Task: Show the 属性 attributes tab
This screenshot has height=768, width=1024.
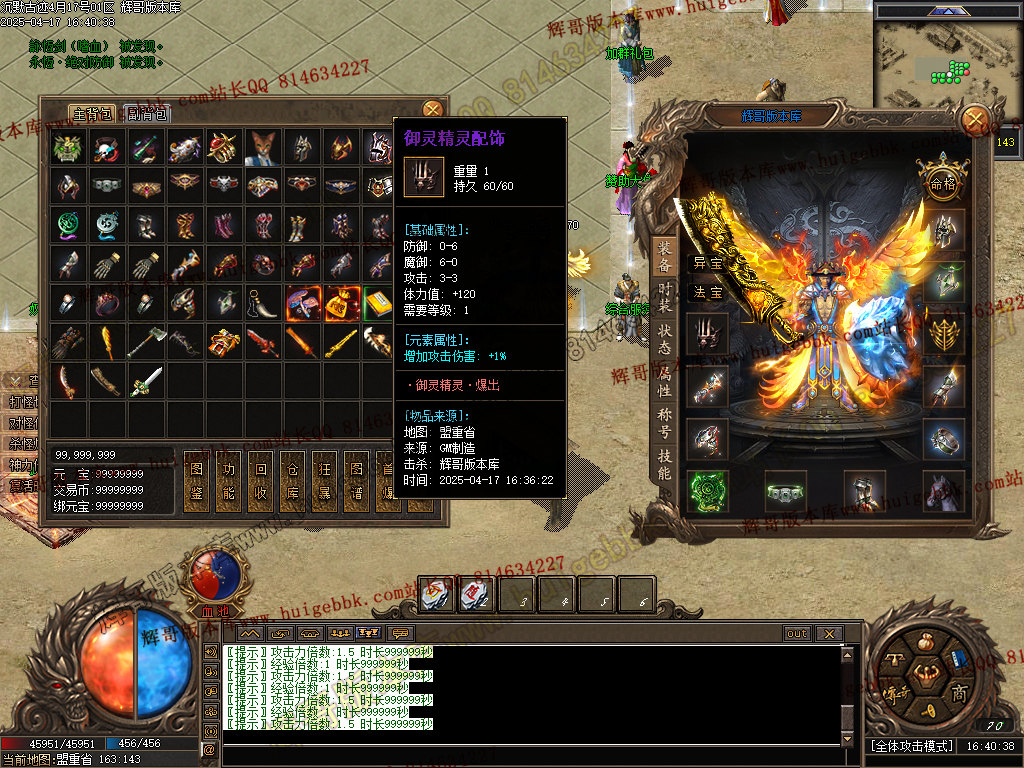Action: click(664, 380)
